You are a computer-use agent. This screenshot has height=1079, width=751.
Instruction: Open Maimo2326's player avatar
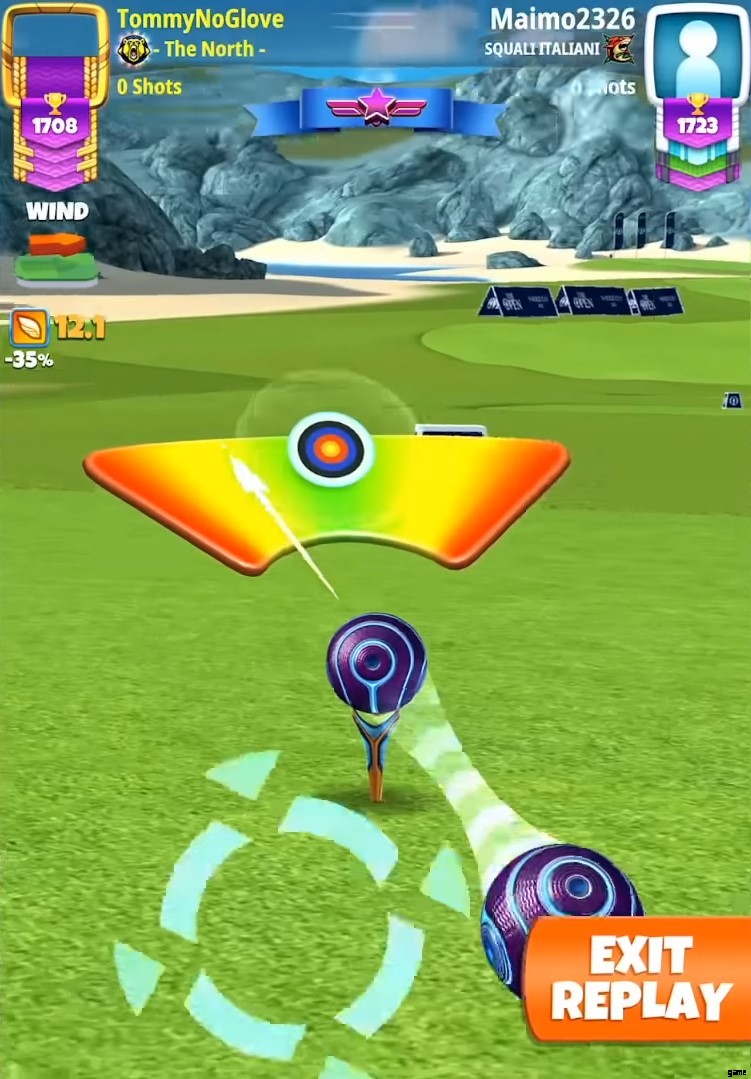(697, 50)
